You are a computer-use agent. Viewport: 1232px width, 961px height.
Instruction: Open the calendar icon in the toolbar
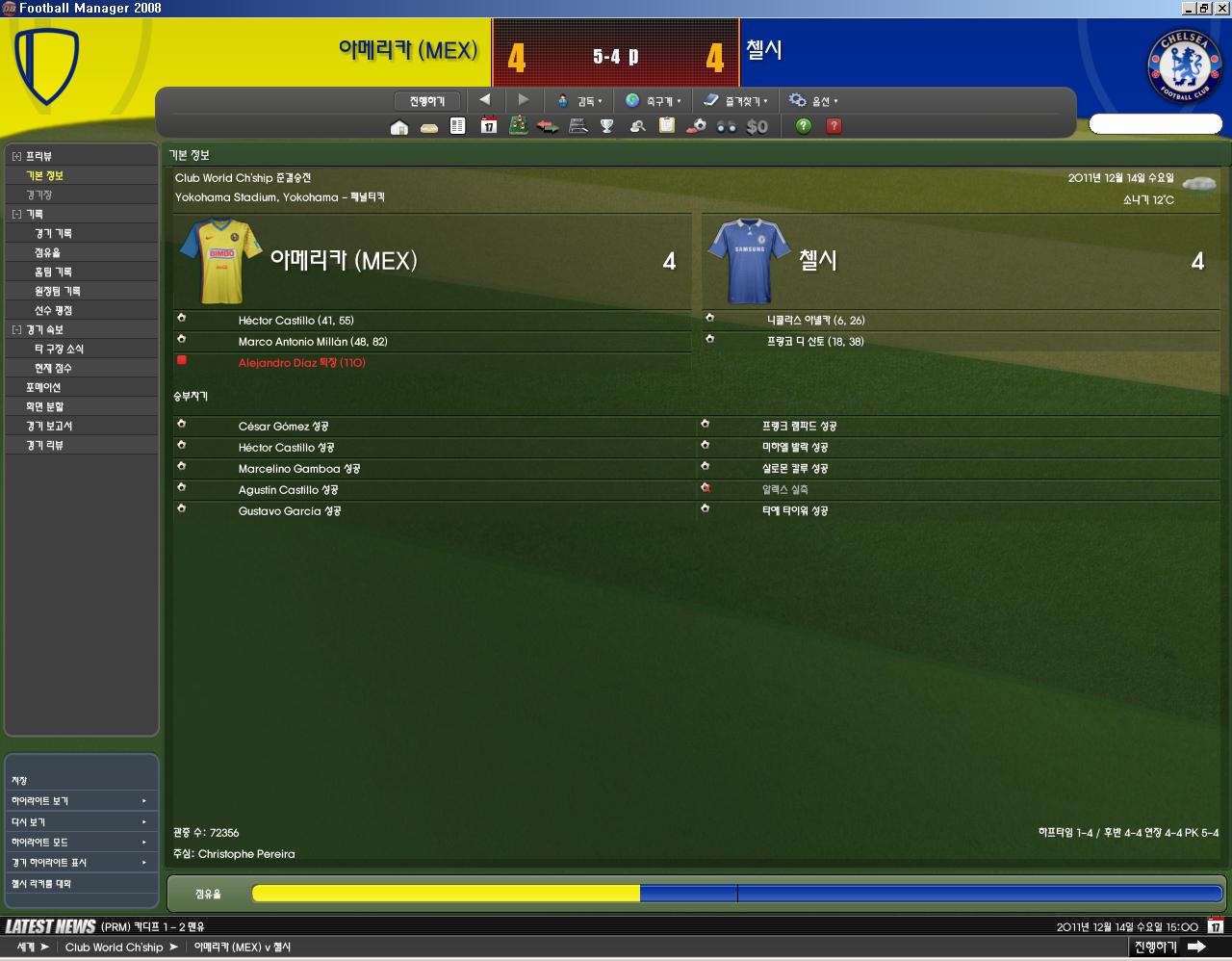489,126
